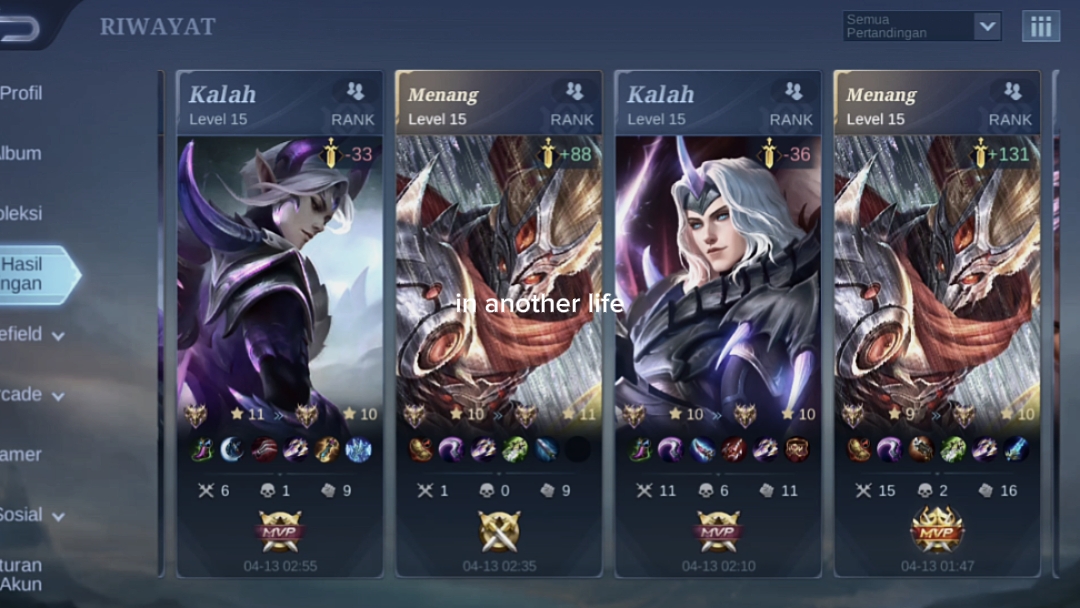The image size is (1080, 608).
Task: Show teammates on the -33 Kalah card
Action: pyautogui.click(x=355, y=91)
